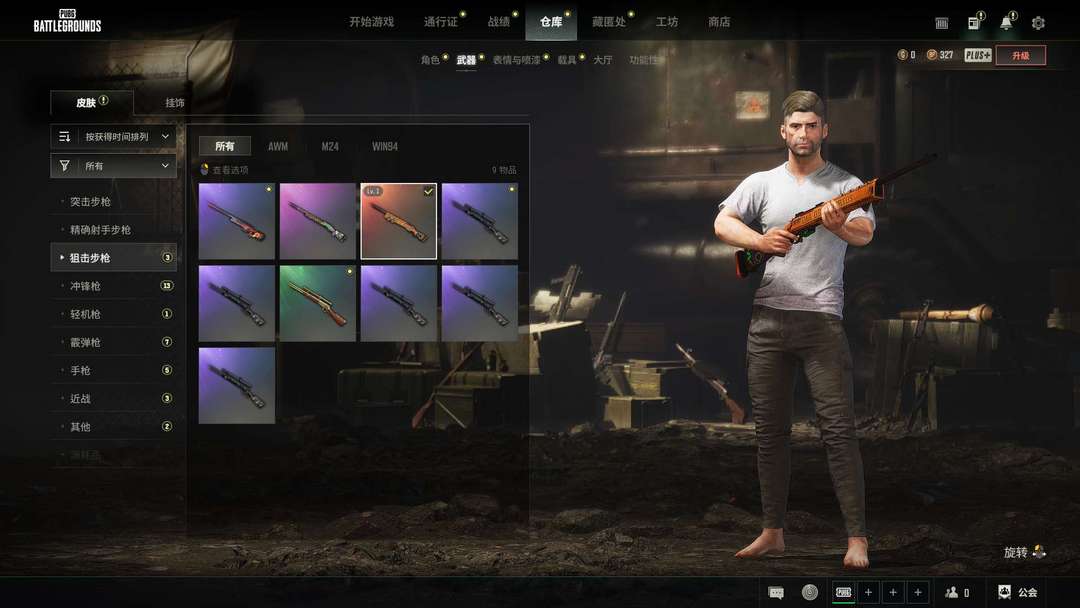Filter skins by AWM
This screenshot has height=608, width=1080.
[278, 146]
